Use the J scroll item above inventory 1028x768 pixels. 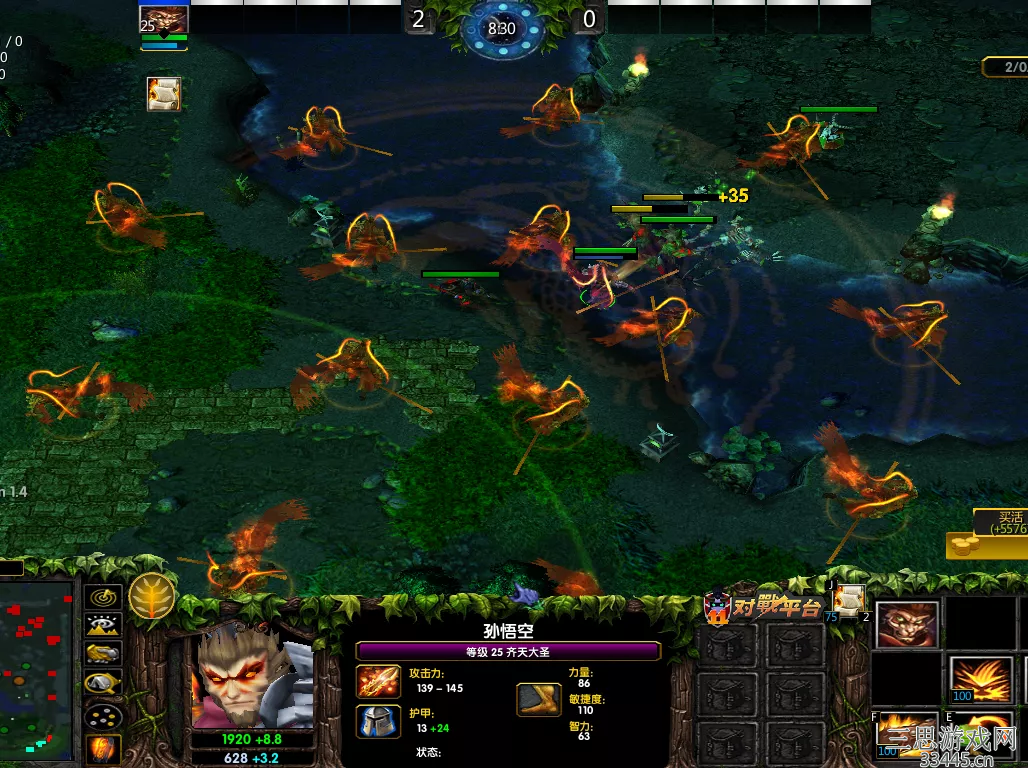[850, 599]
